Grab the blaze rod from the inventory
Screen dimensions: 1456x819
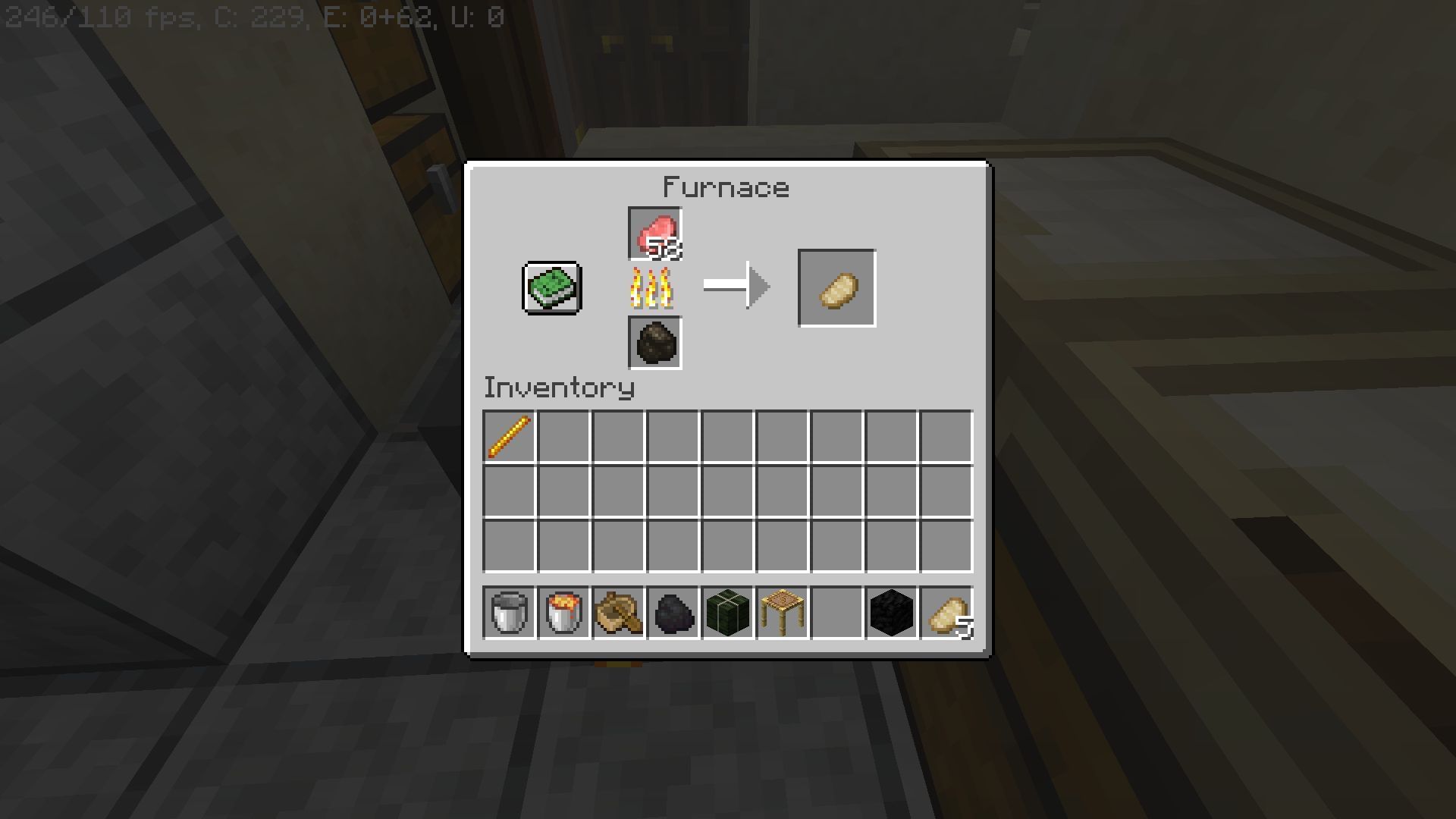point(508,431)
